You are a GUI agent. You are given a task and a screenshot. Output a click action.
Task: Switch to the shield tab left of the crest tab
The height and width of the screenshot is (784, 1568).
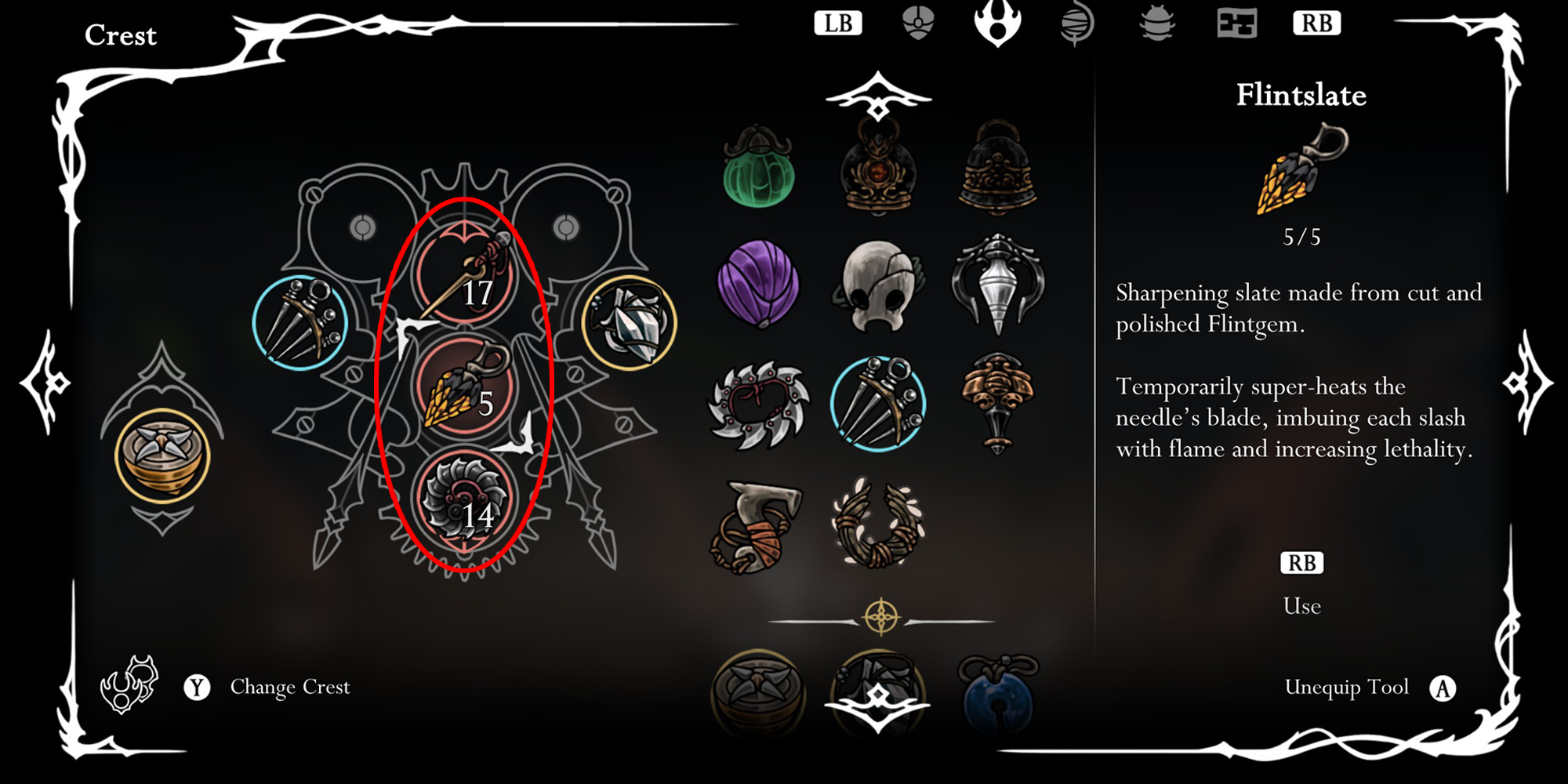coord(917,24)
